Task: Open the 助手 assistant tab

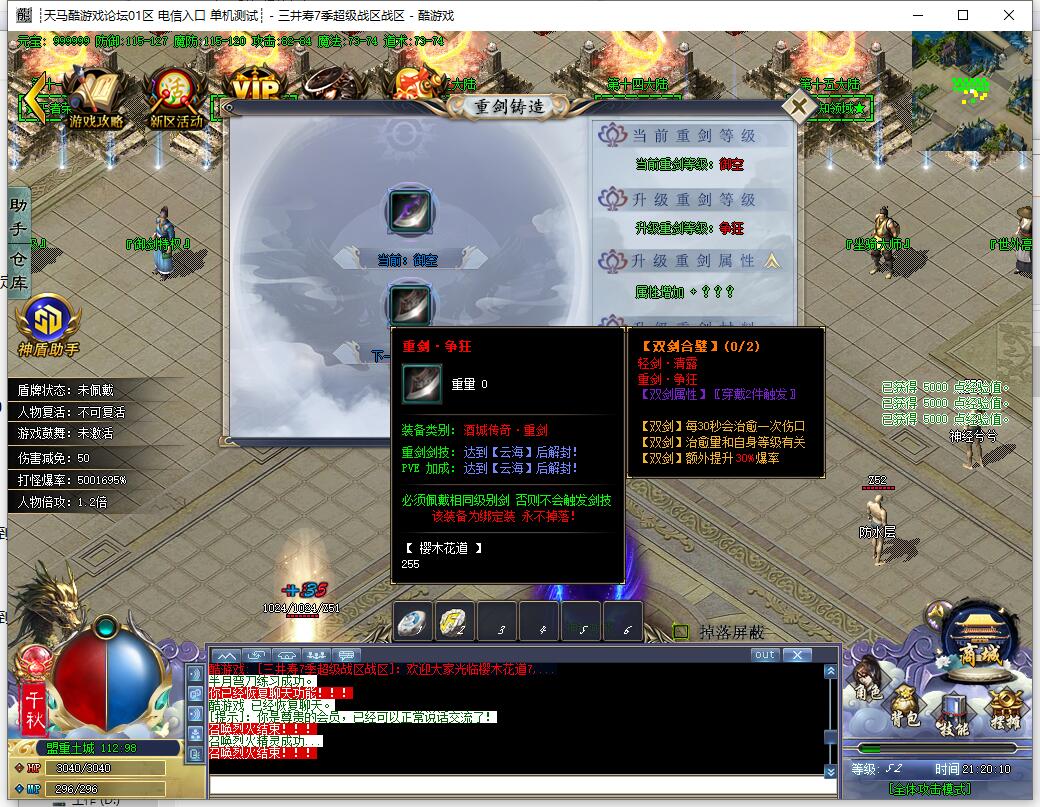Action: click(19, 217)
